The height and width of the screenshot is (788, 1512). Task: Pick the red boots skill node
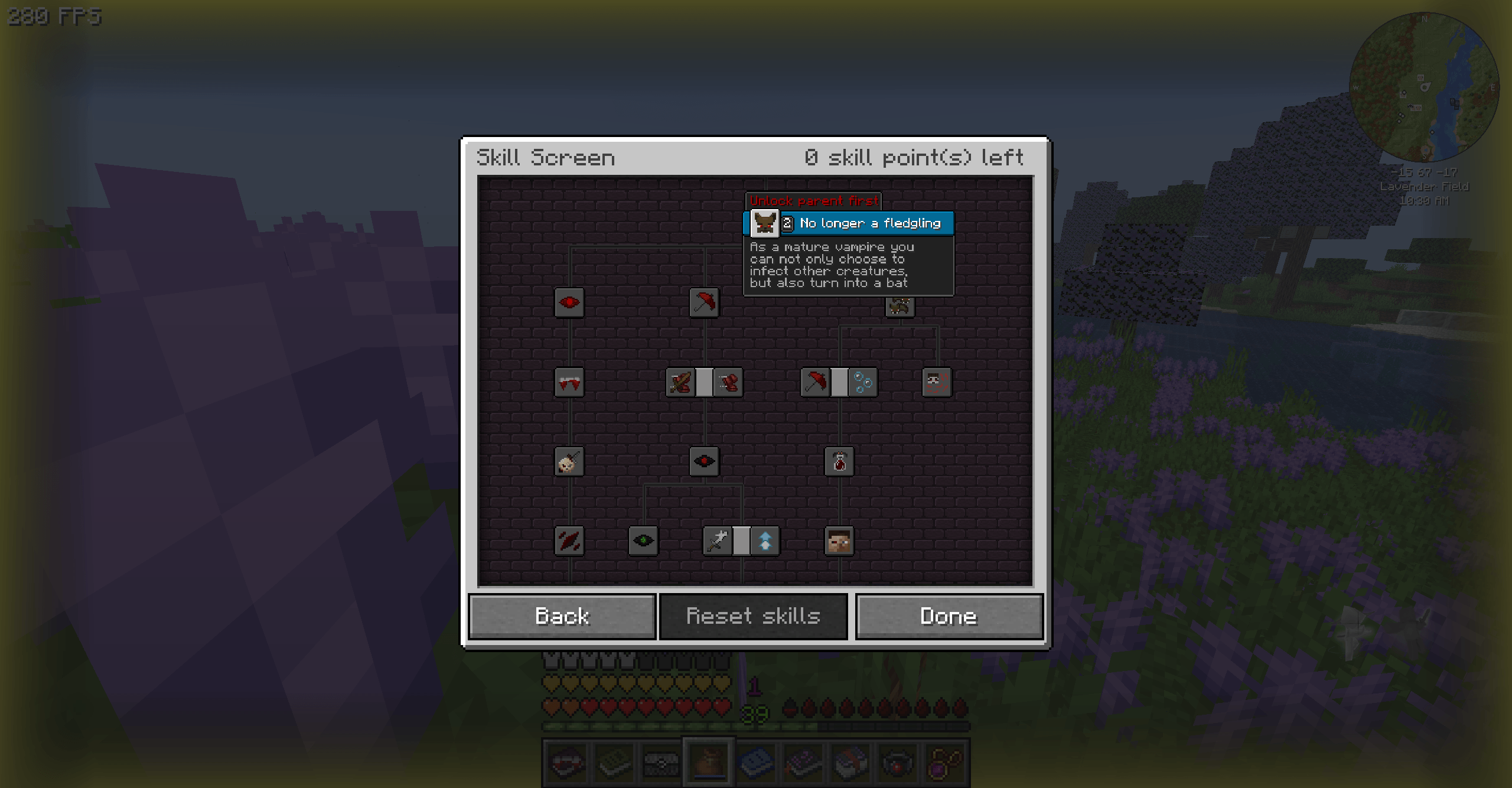728,382
